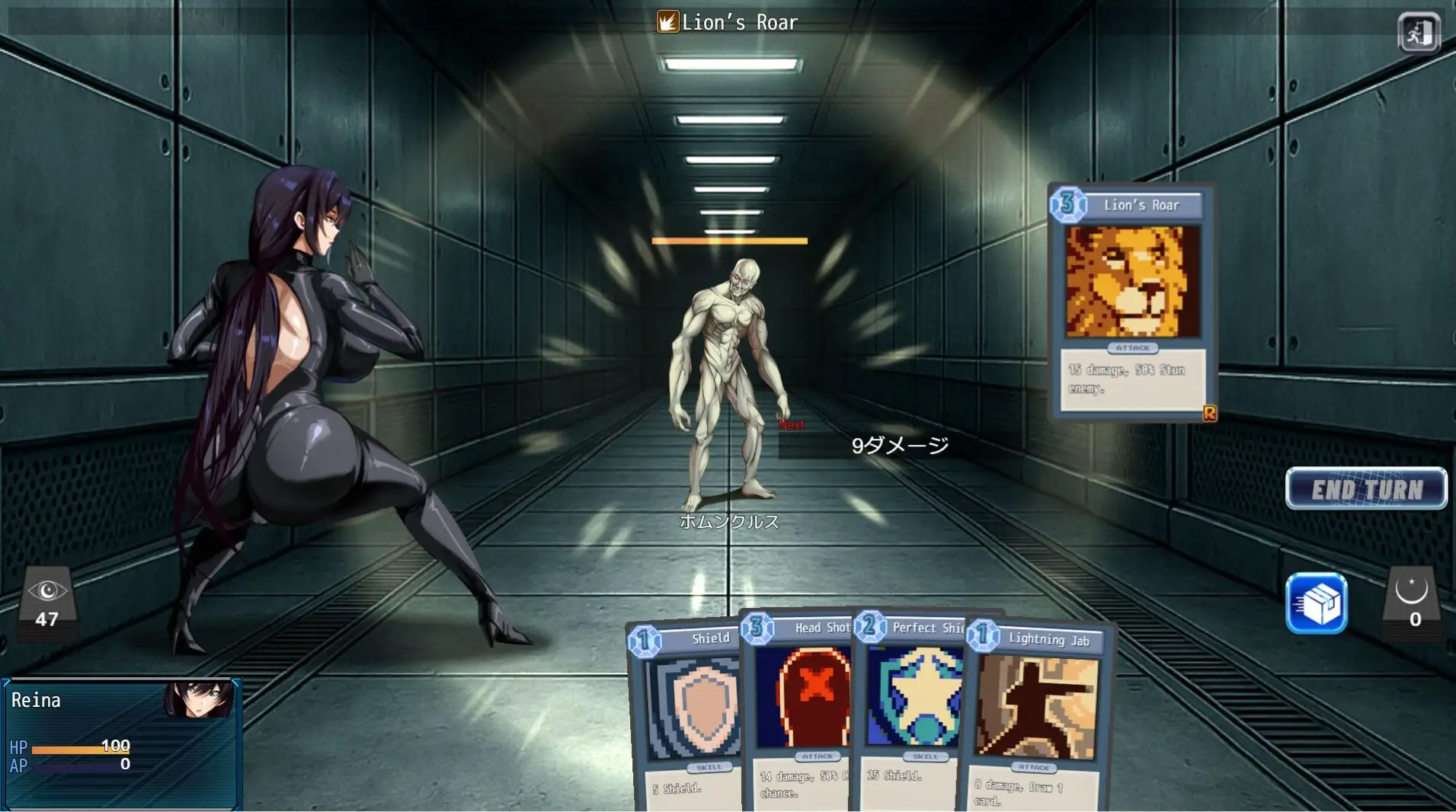The height and width of the screenshot is (812, 1456).
Task: Open the blue box item icon
Action: coord(1316,604)
